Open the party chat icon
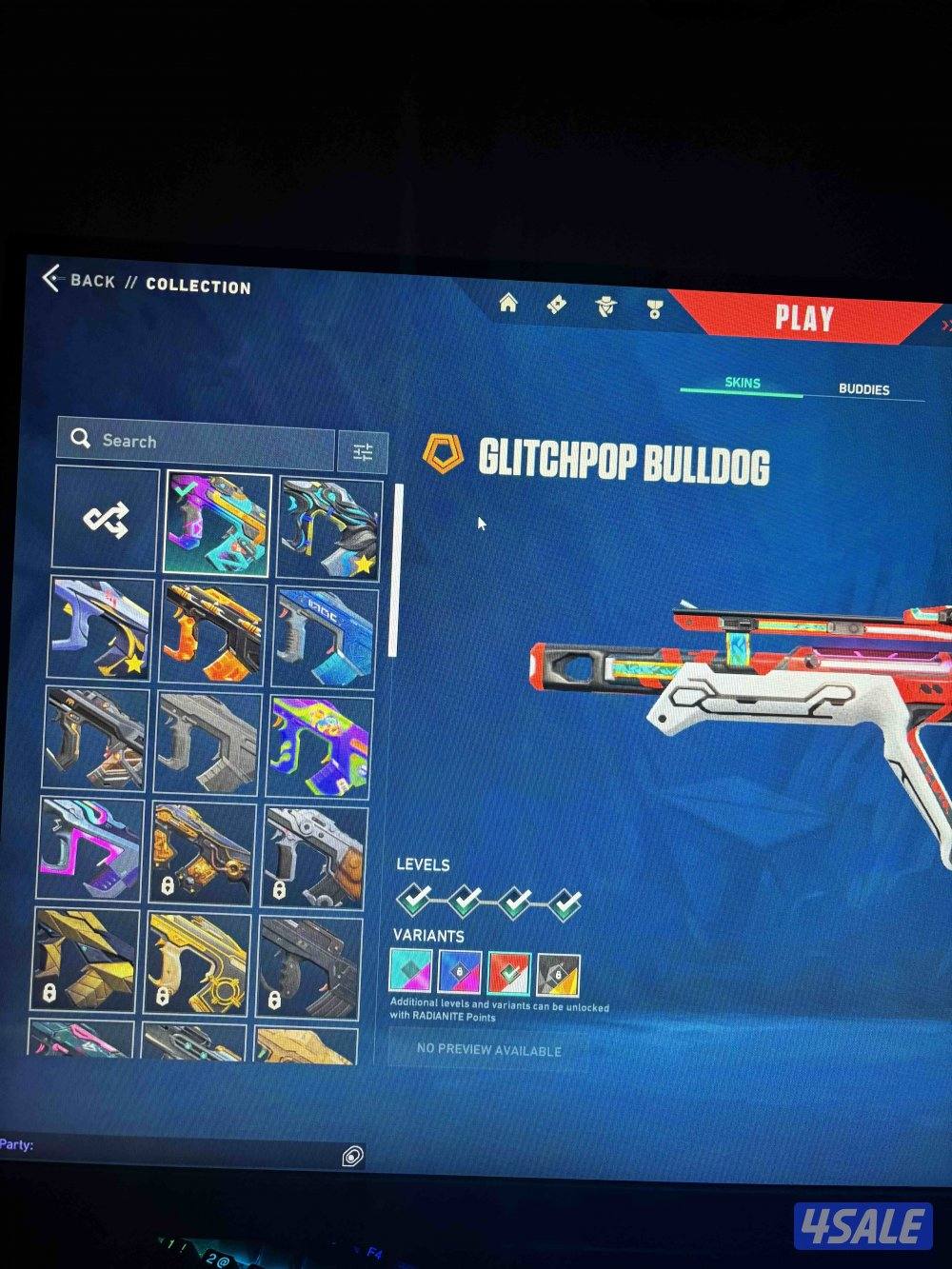 tap(351, 1156)
